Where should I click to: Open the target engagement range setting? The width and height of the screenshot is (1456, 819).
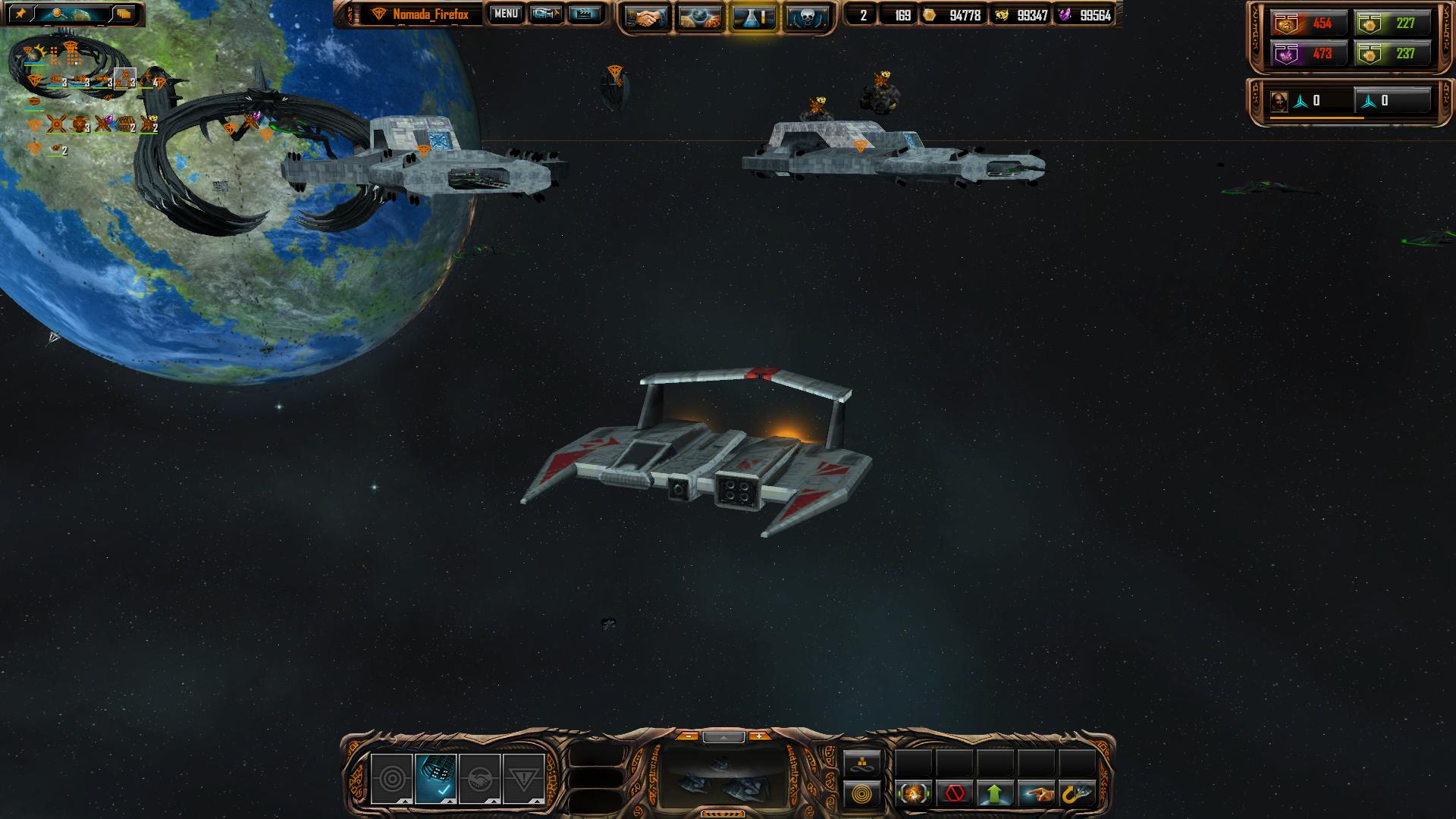[391, 779]
